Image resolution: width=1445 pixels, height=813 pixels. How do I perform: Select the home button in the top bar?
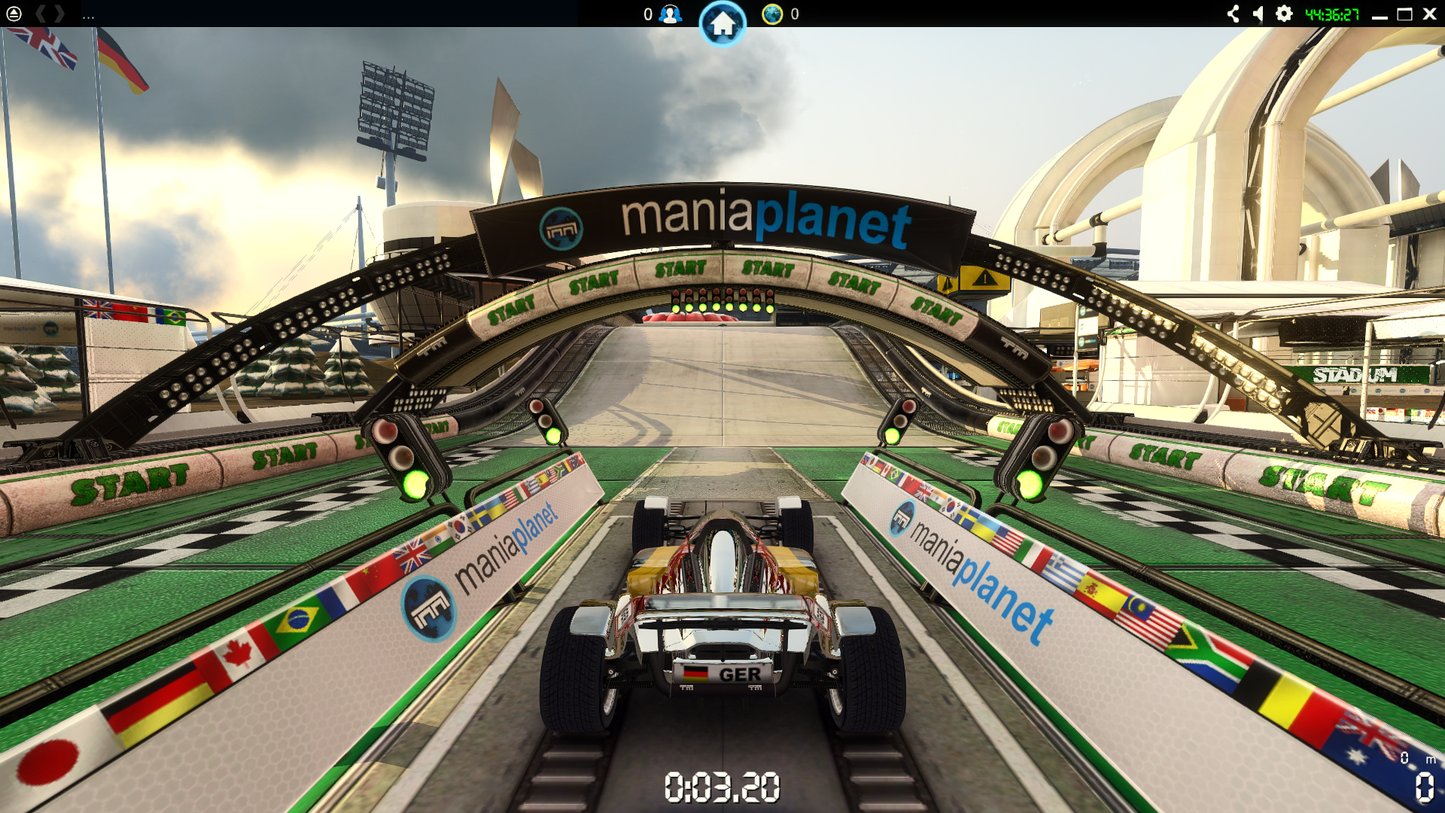(x=722, y=25)
